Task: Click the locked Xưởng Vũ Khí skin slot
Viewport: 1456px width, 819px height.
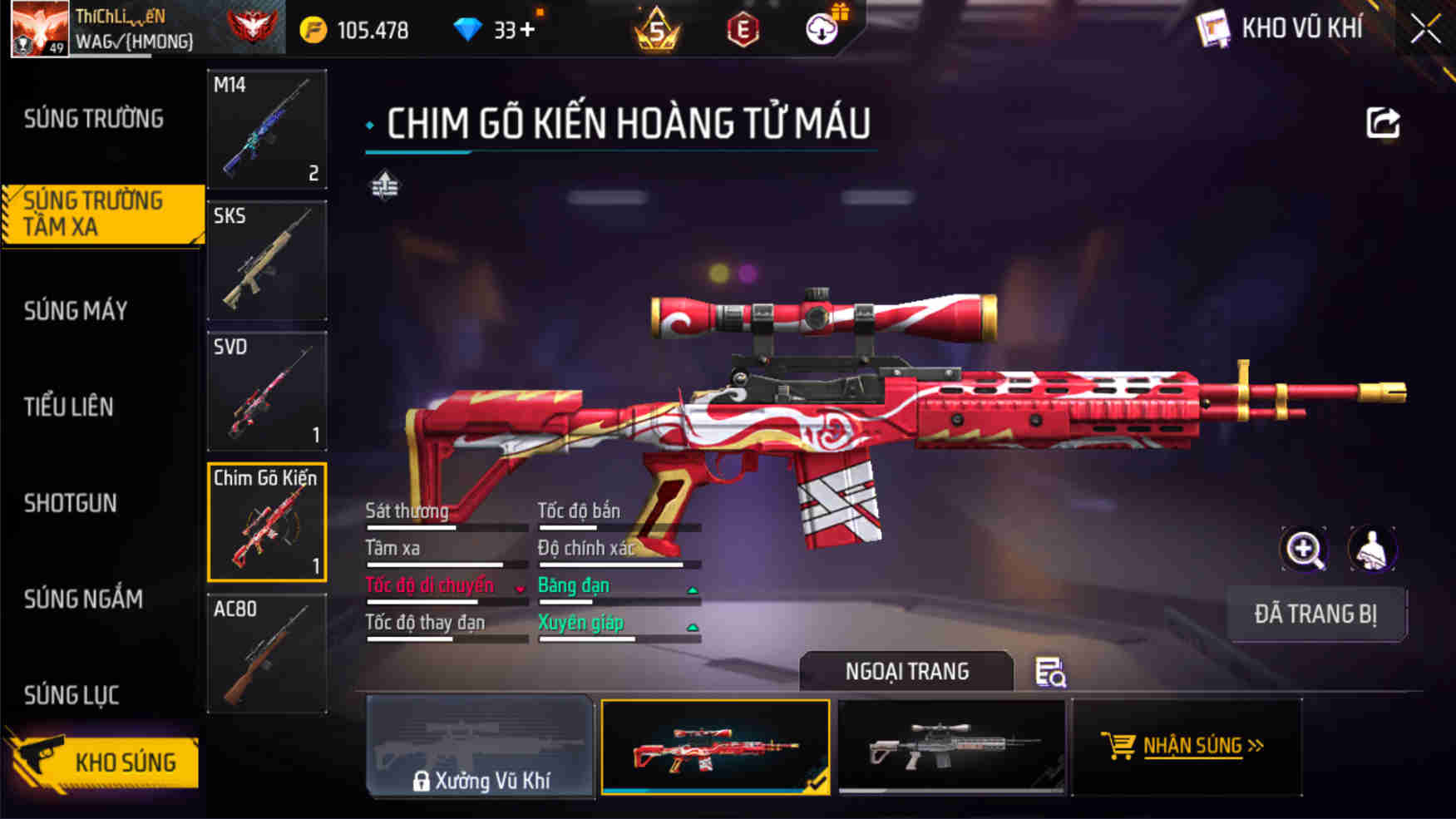Action: point(481,747)
